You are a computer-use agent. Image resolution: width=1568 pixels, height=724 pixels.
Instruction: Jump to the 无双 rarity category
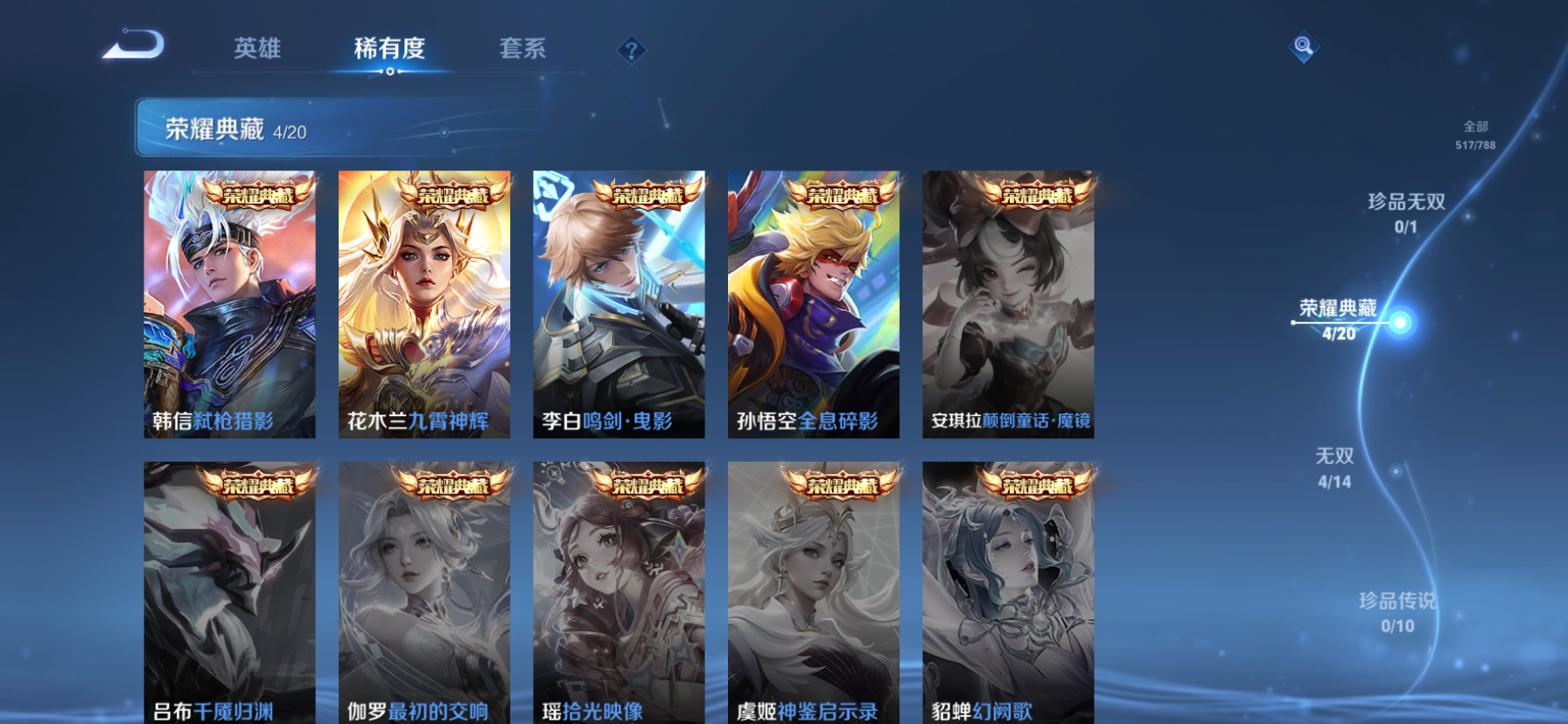click(1334, 467)
